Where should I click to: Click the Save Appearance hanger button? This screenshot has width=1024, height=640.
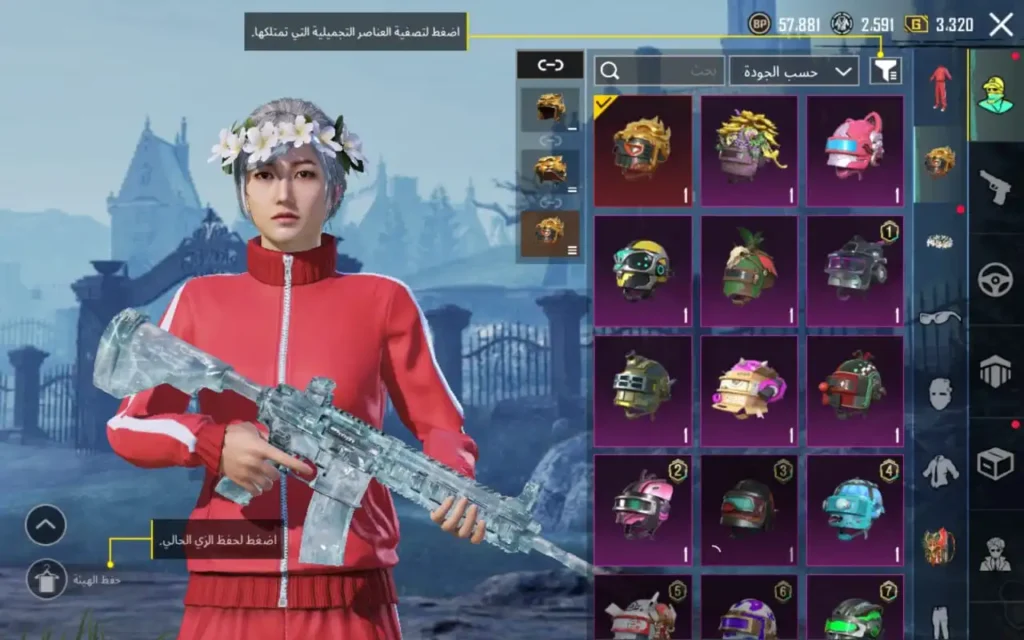[x=46, y=579]
